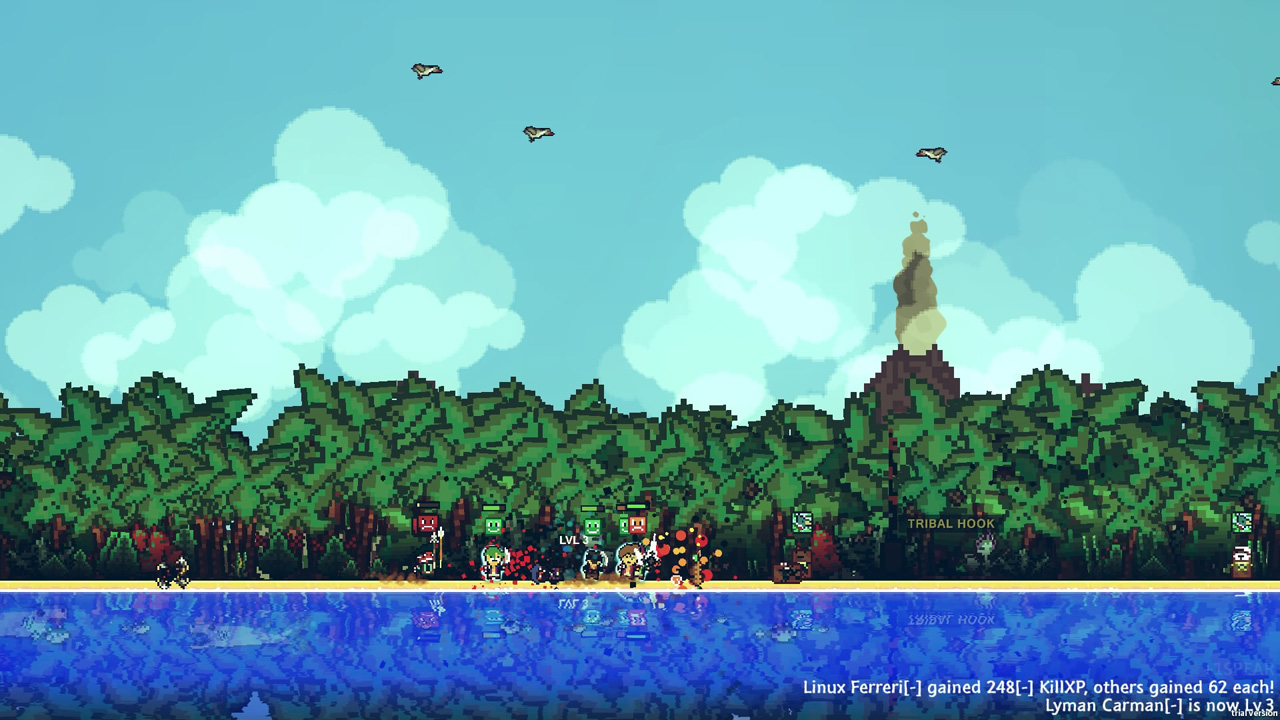Click the red angry face above the leftmost villager
Image resolution: width=1280 pixels, height=720 pixels.
(426, 524)
